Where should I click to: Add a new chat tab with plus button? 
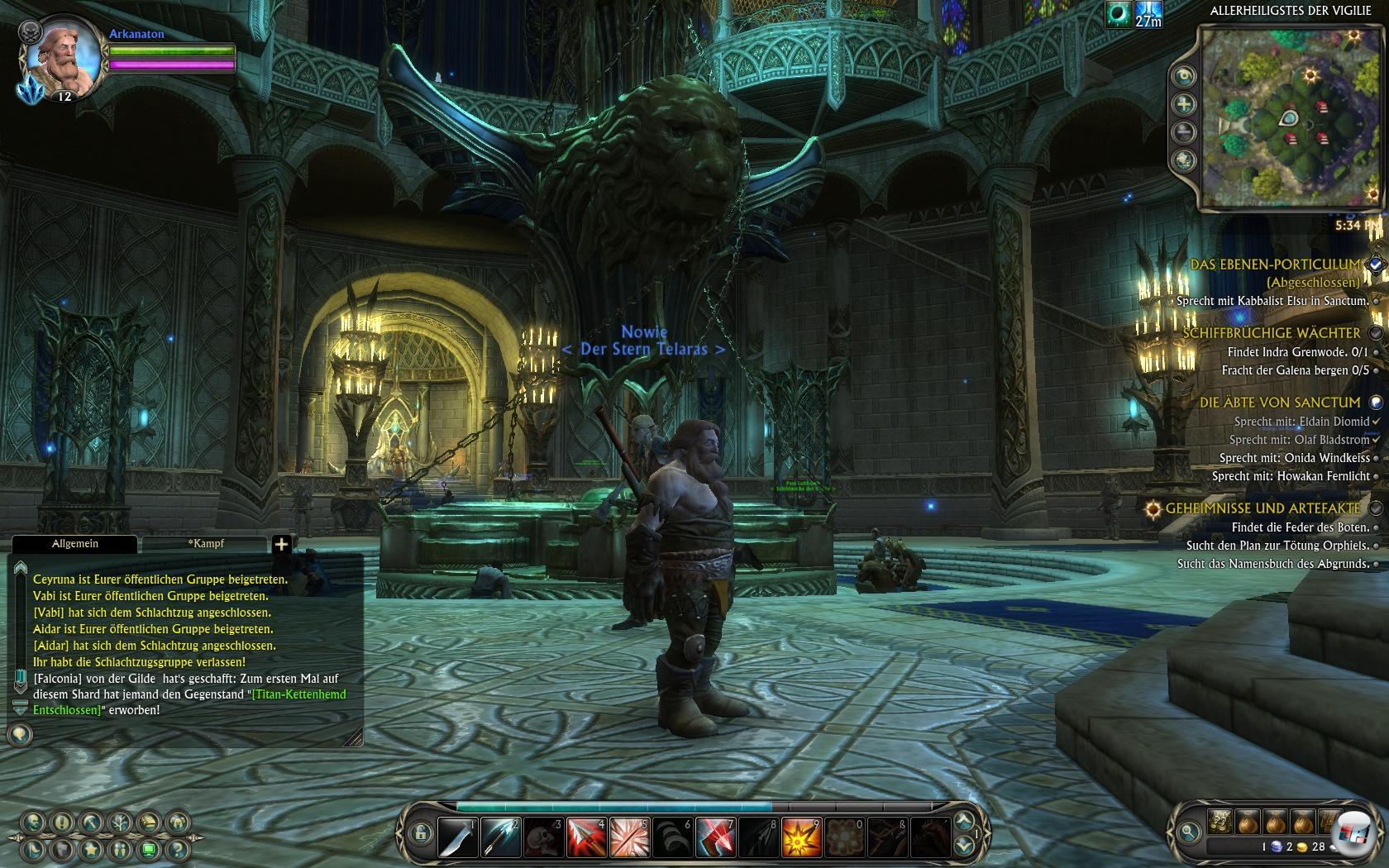(281, 544)
